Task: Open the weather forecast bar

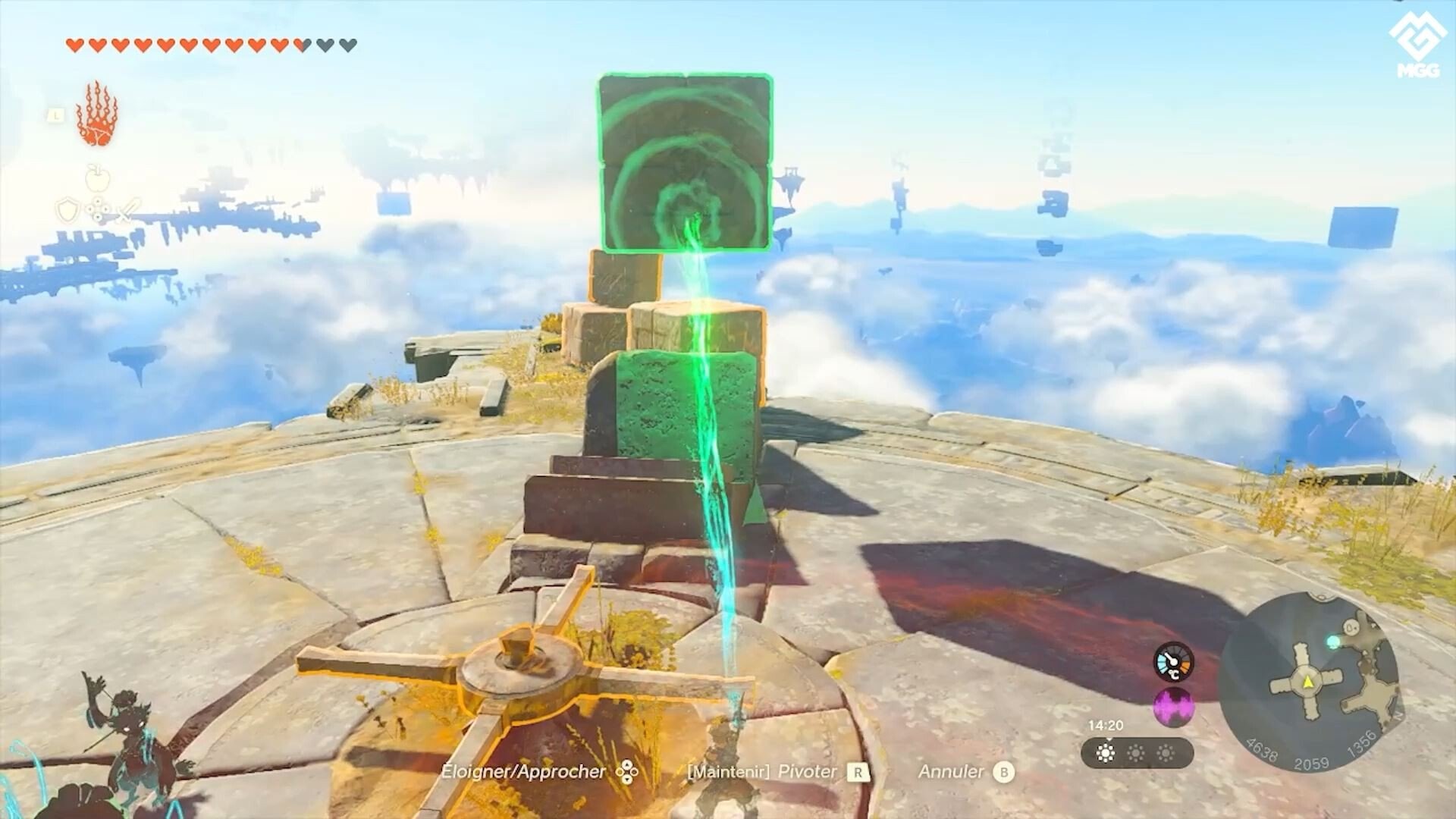Action: tap(1136, 753)
